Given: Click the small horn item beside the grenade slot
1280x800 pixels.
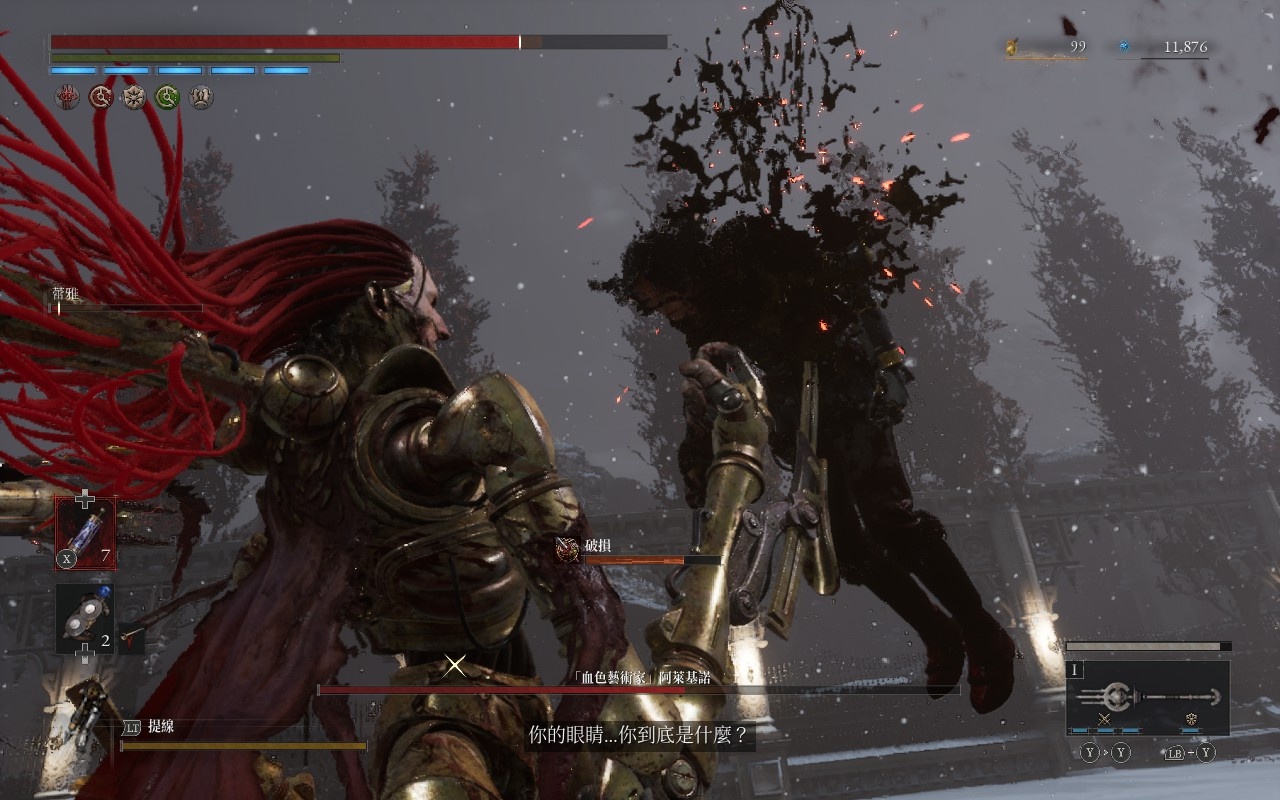Looking at the screenshot, I should (130, 634).
